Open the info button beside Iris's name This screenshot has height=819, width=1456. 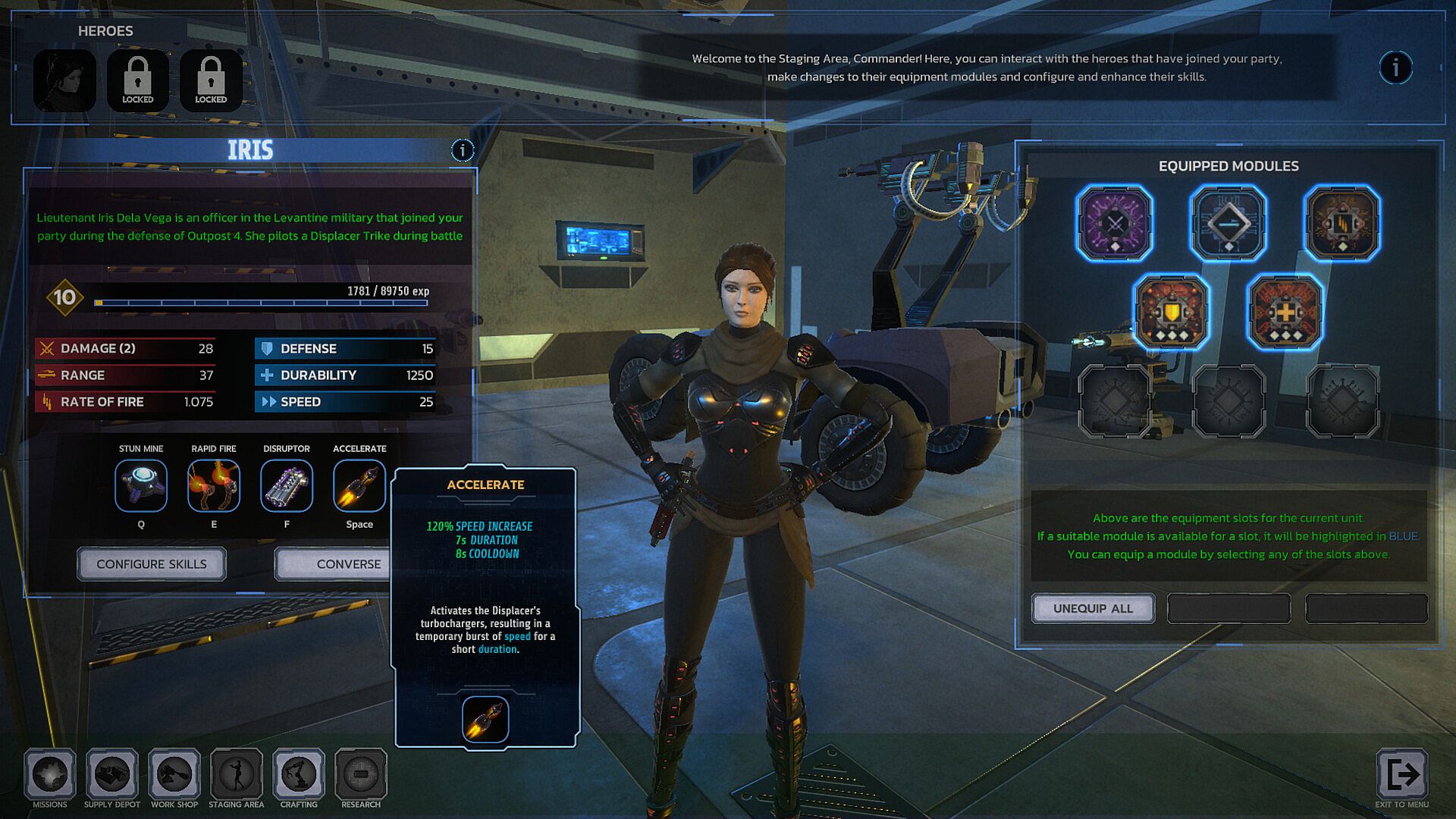point(463,150)
